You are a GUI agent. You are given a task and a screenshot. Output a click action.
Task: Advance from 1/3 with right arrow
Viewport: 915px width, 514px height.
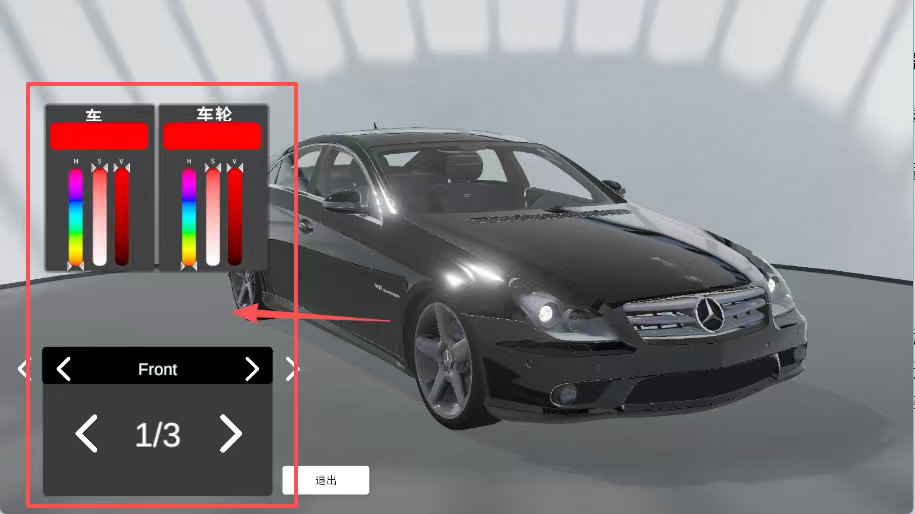(230, 434)
